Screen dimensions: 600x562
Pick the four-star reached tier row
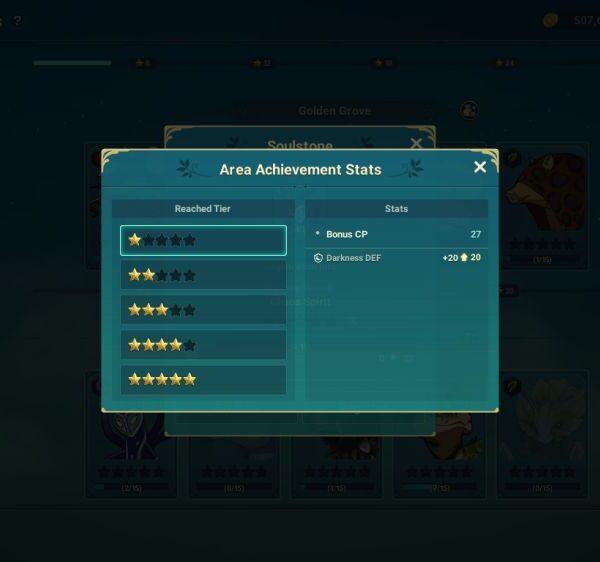[203, 345]
